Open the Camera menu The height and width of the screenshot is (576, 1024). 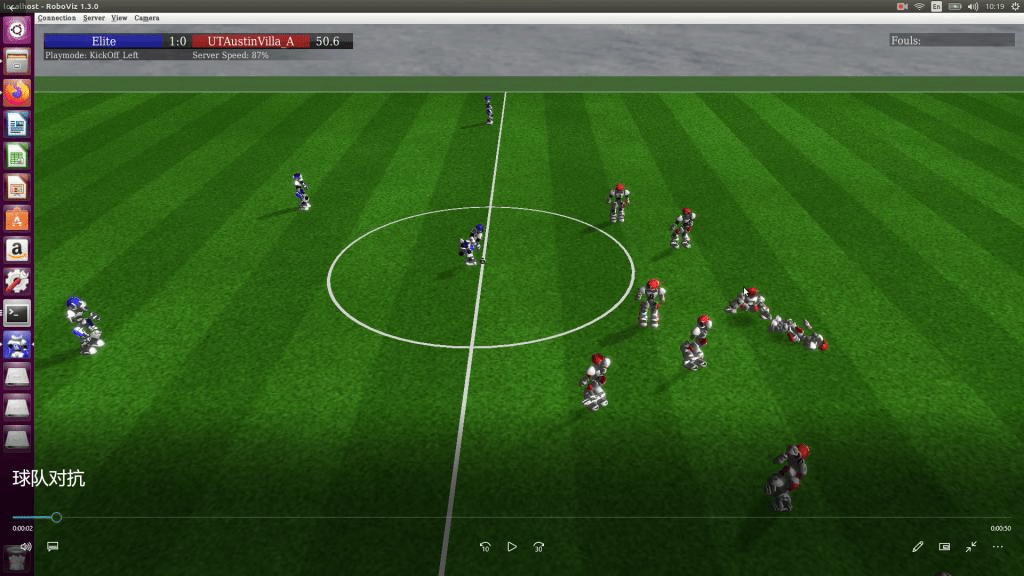146,18
